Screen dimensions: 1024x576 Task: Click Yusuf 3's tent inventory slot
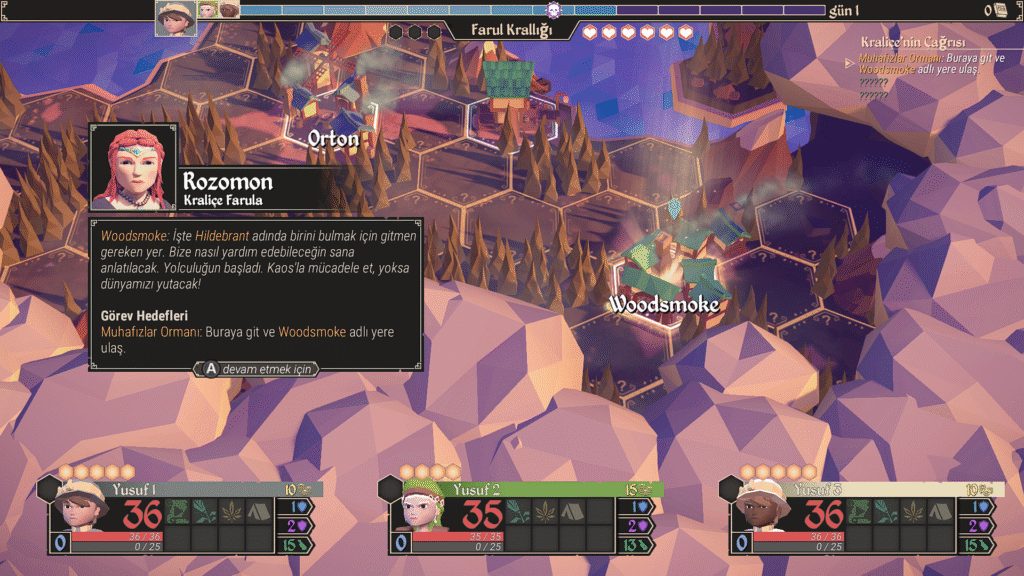[940, 511]
